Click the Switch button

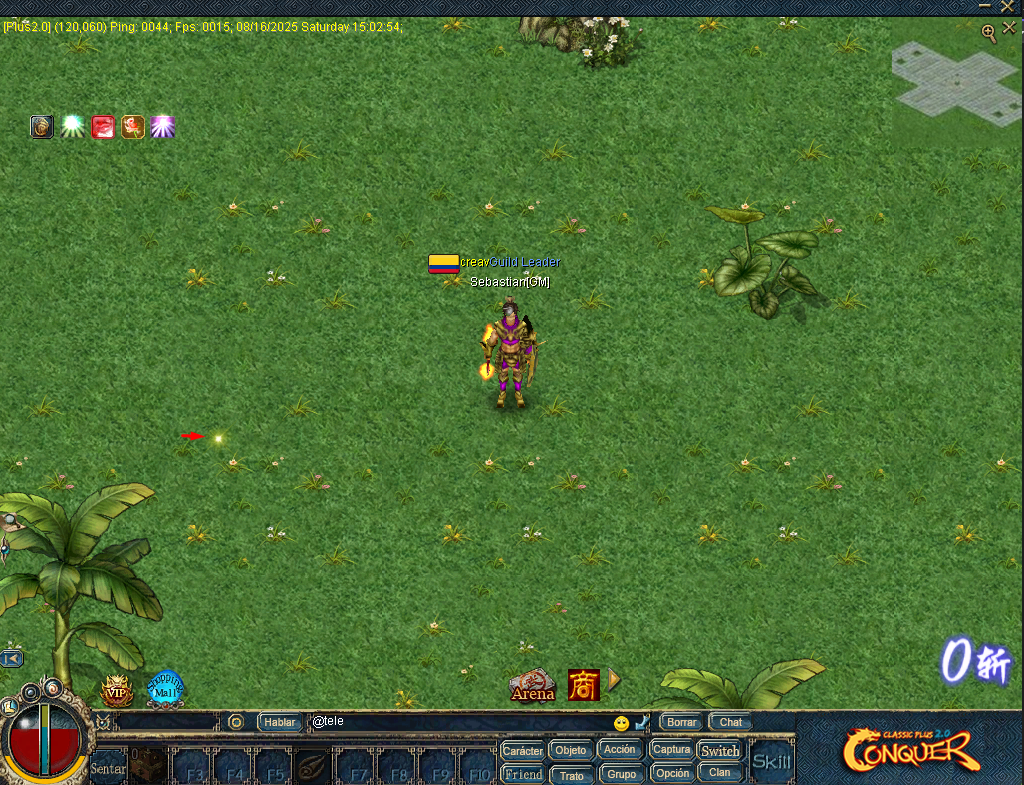[720, 750]
